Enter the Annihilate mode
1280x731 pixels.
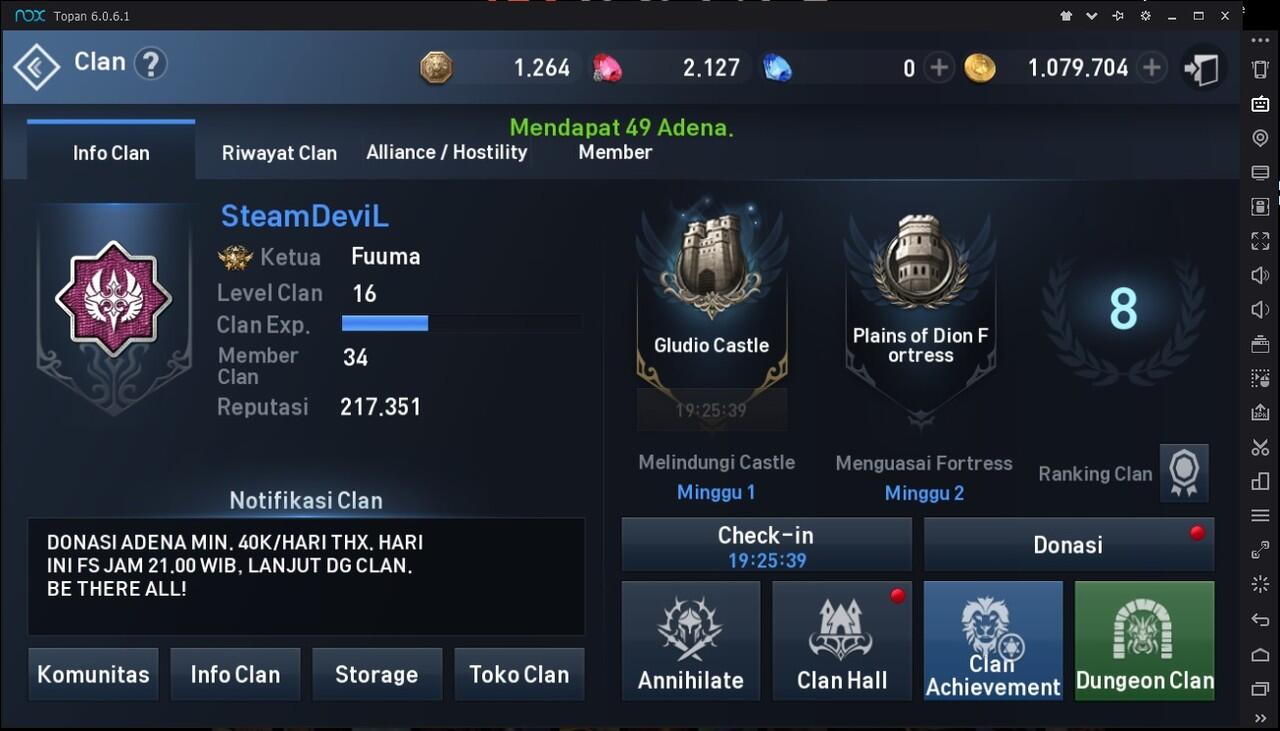click(x=691, y=641)
